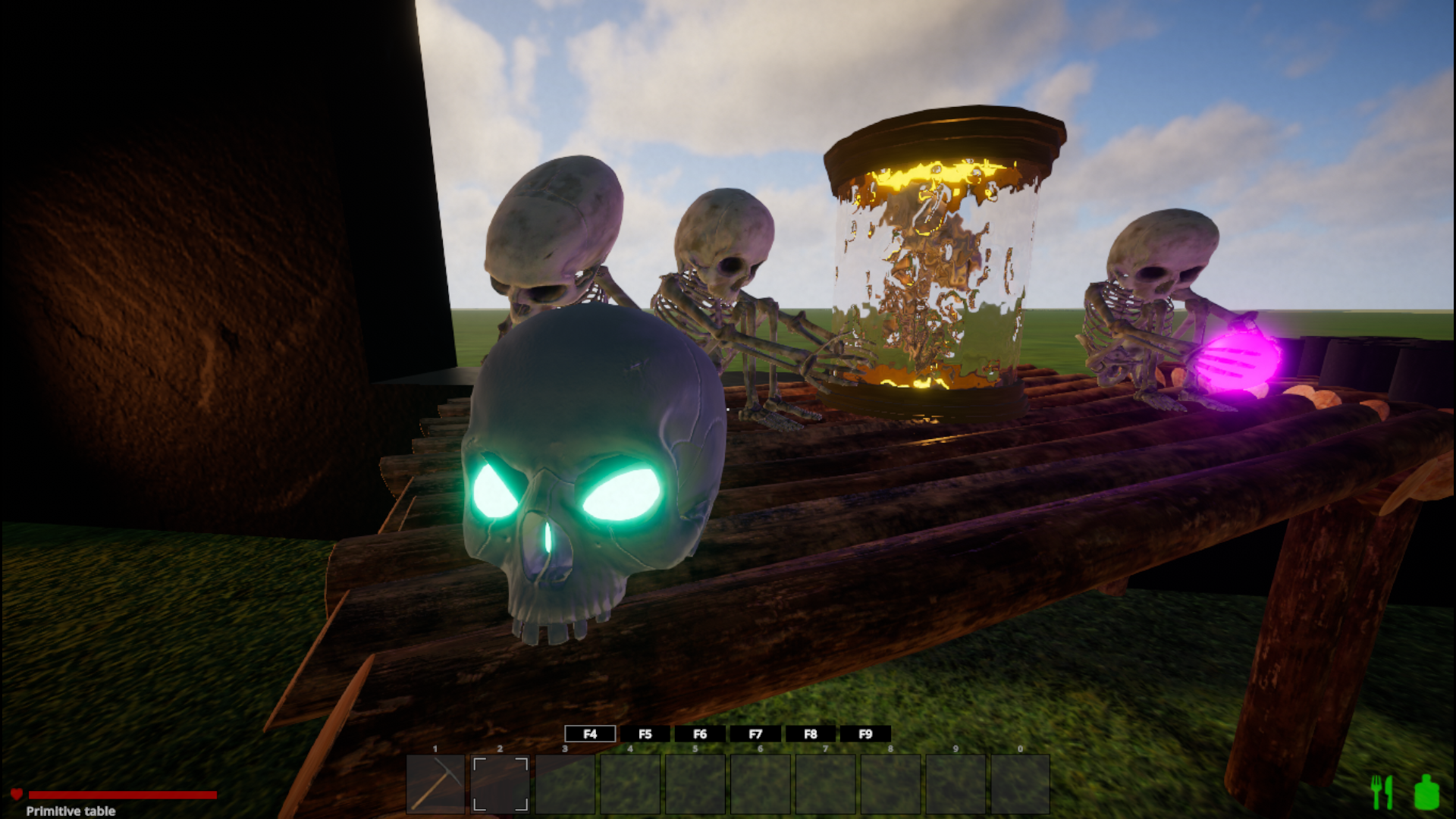
Task: Choose the F7 hotbar page
Action: click(755, 734)
